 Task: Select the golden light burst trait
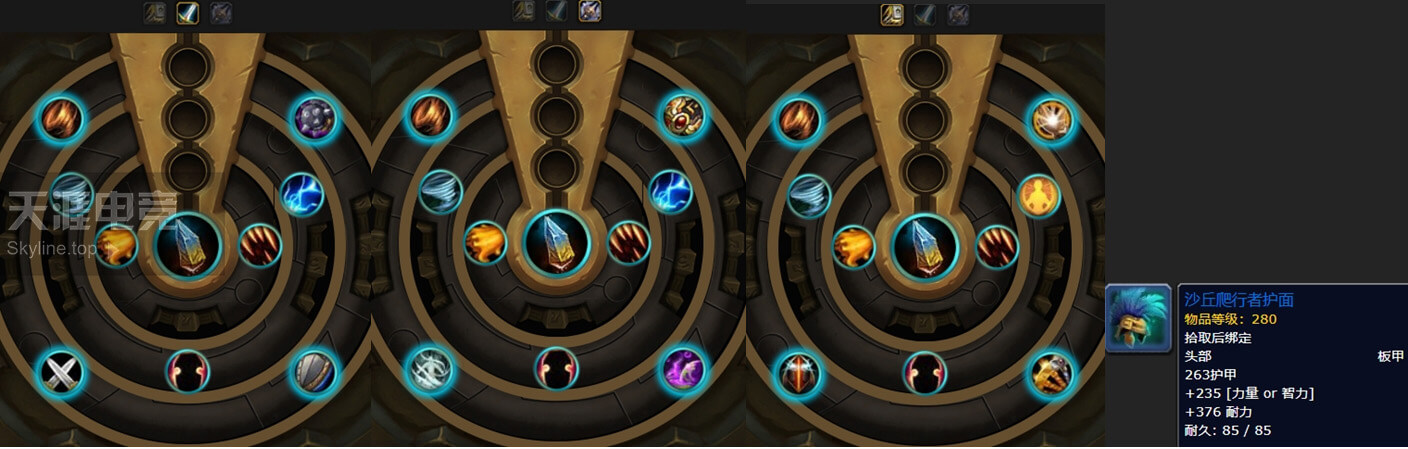[x=1052, y=120]
